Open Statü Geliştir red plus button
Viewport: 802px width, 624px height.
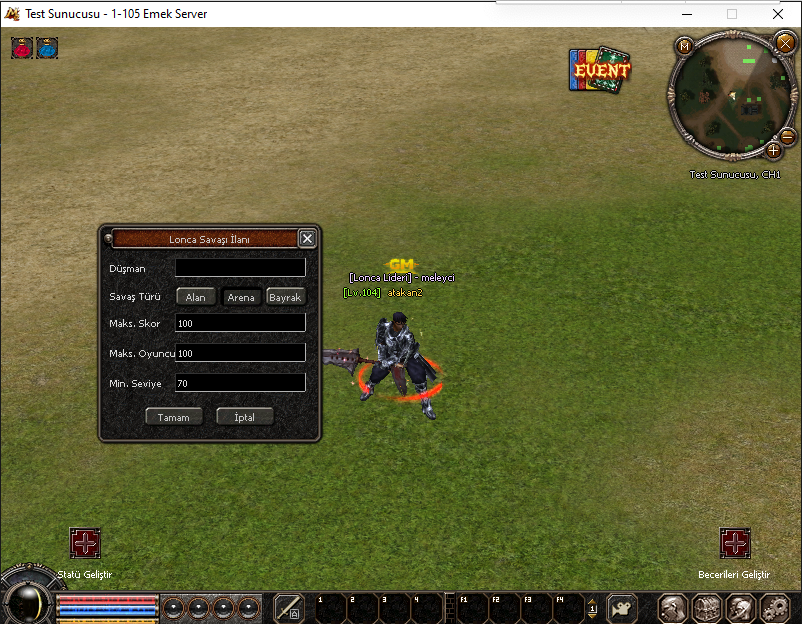coord(85,543)
